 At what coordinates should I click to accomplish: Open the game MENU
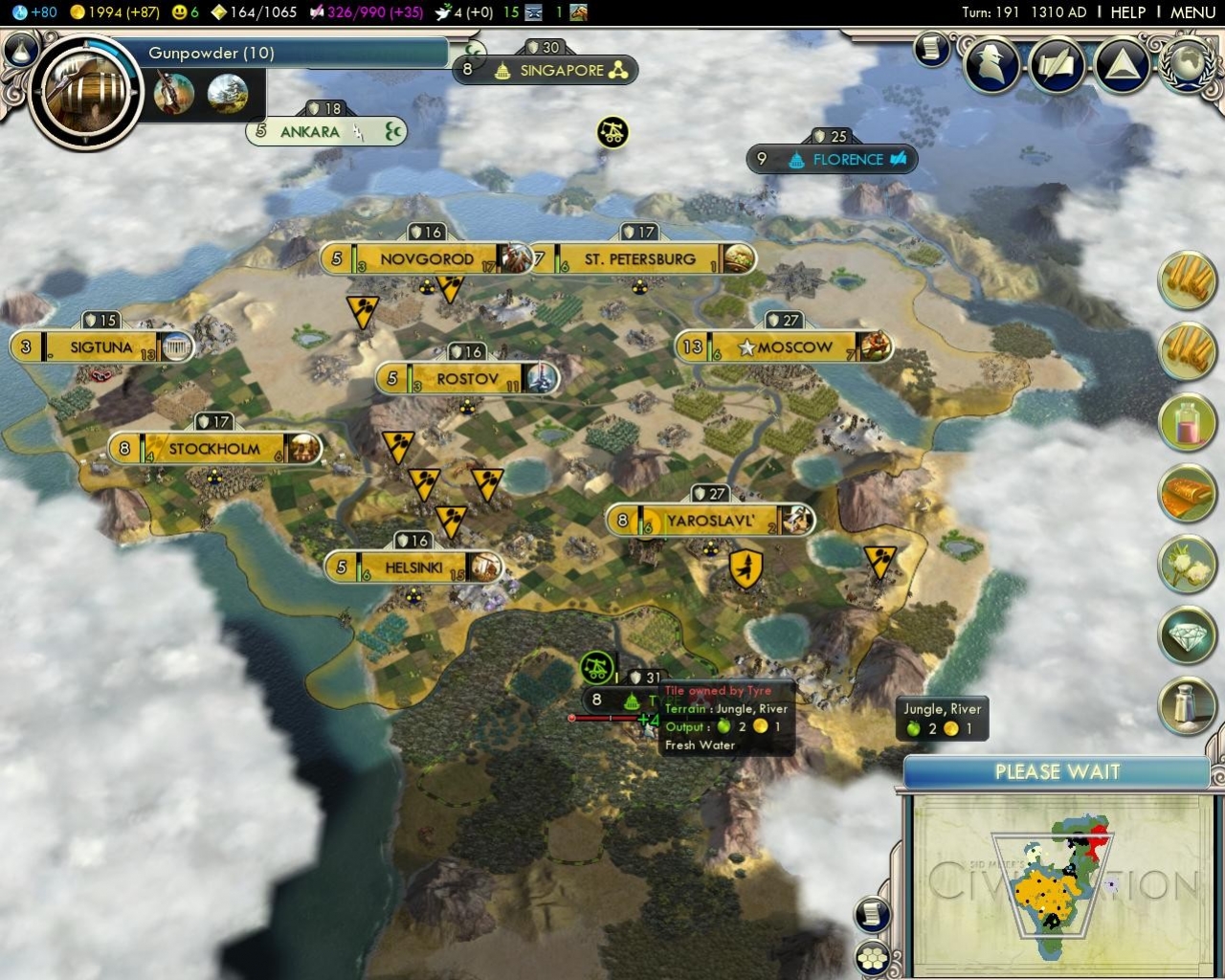click(x=1192, y=12)
